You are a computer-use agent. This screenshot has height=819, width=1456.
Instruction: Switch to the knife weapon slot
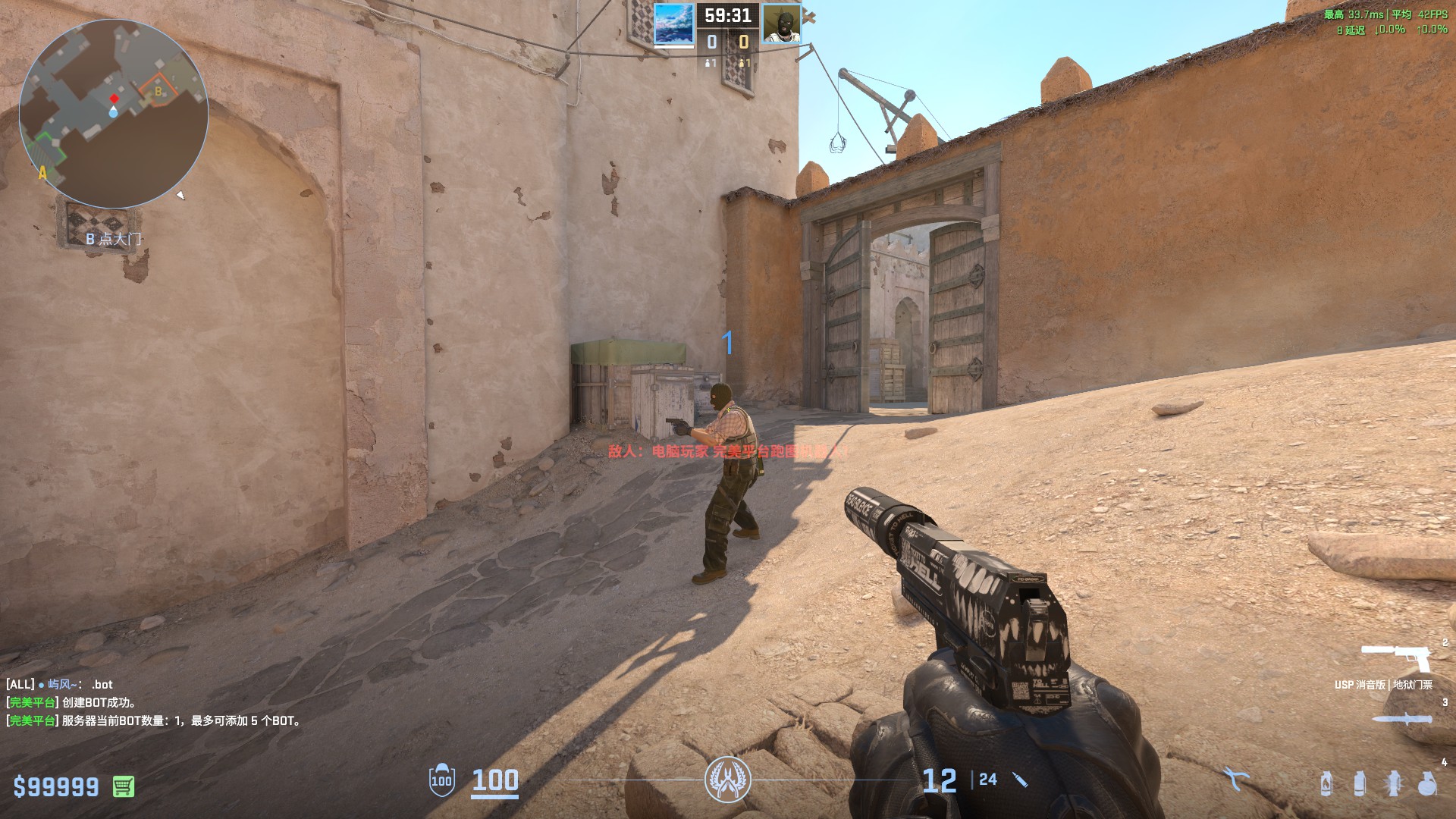pos(1401,718)
